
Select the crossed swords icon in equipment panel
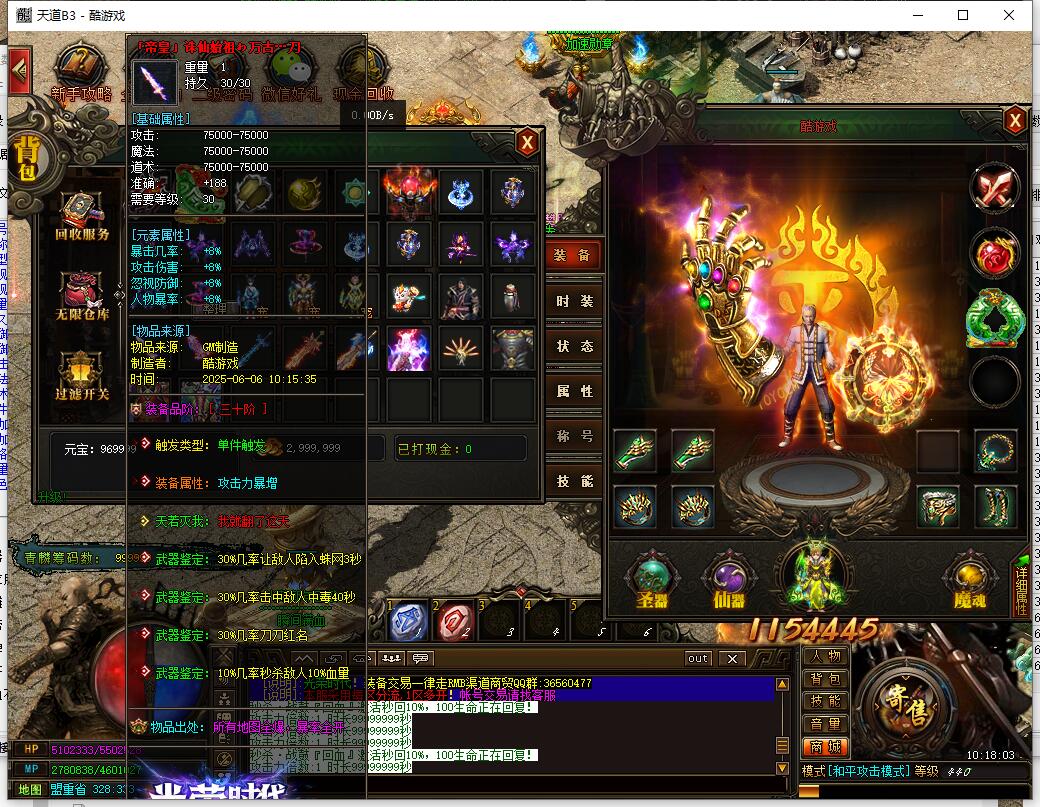pyautogui.click(x=994, y=188)
